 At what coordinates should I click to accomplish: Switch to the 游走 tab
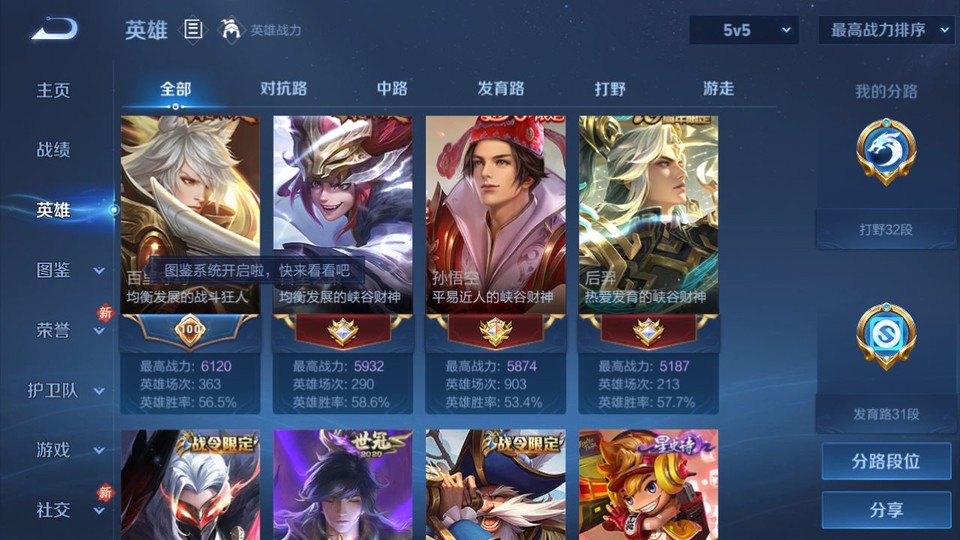(x=718, y=88)
